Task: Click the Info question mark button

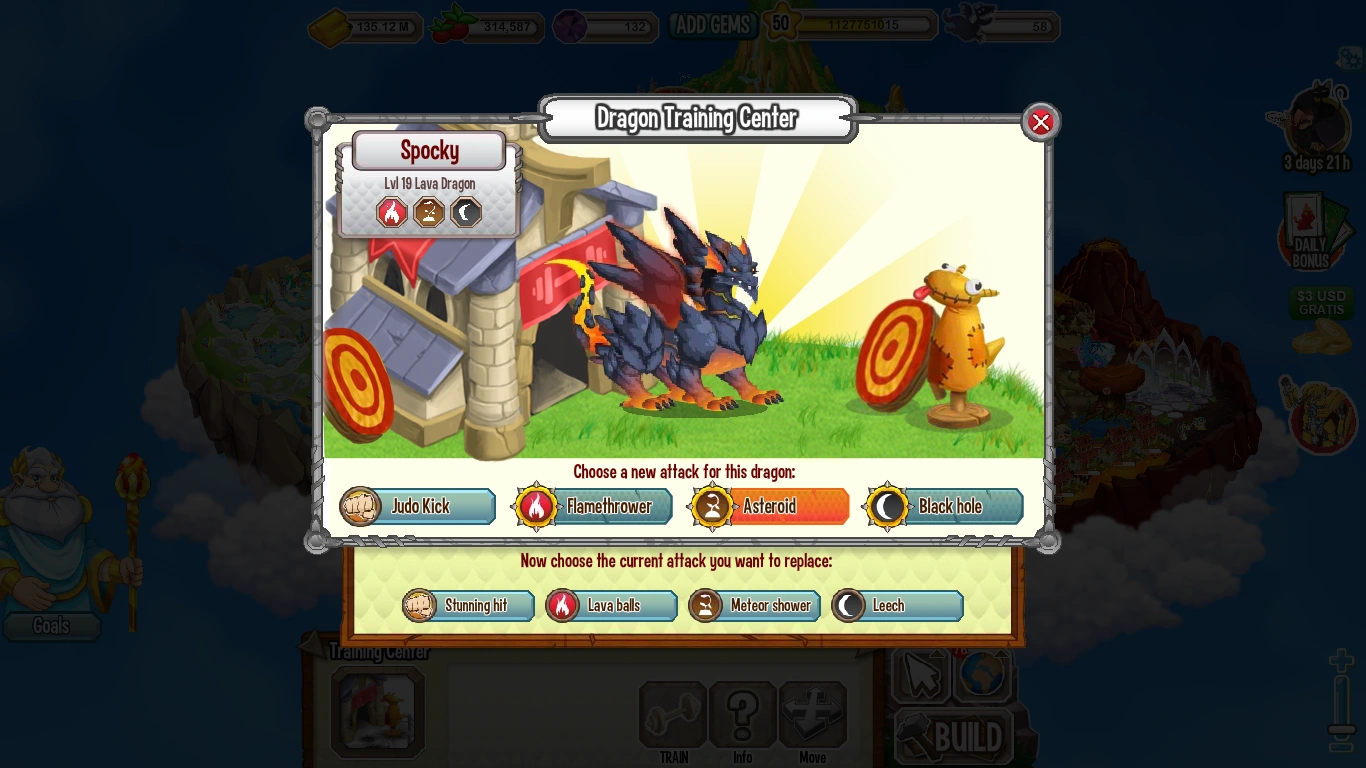Action: tap(742, 714)
